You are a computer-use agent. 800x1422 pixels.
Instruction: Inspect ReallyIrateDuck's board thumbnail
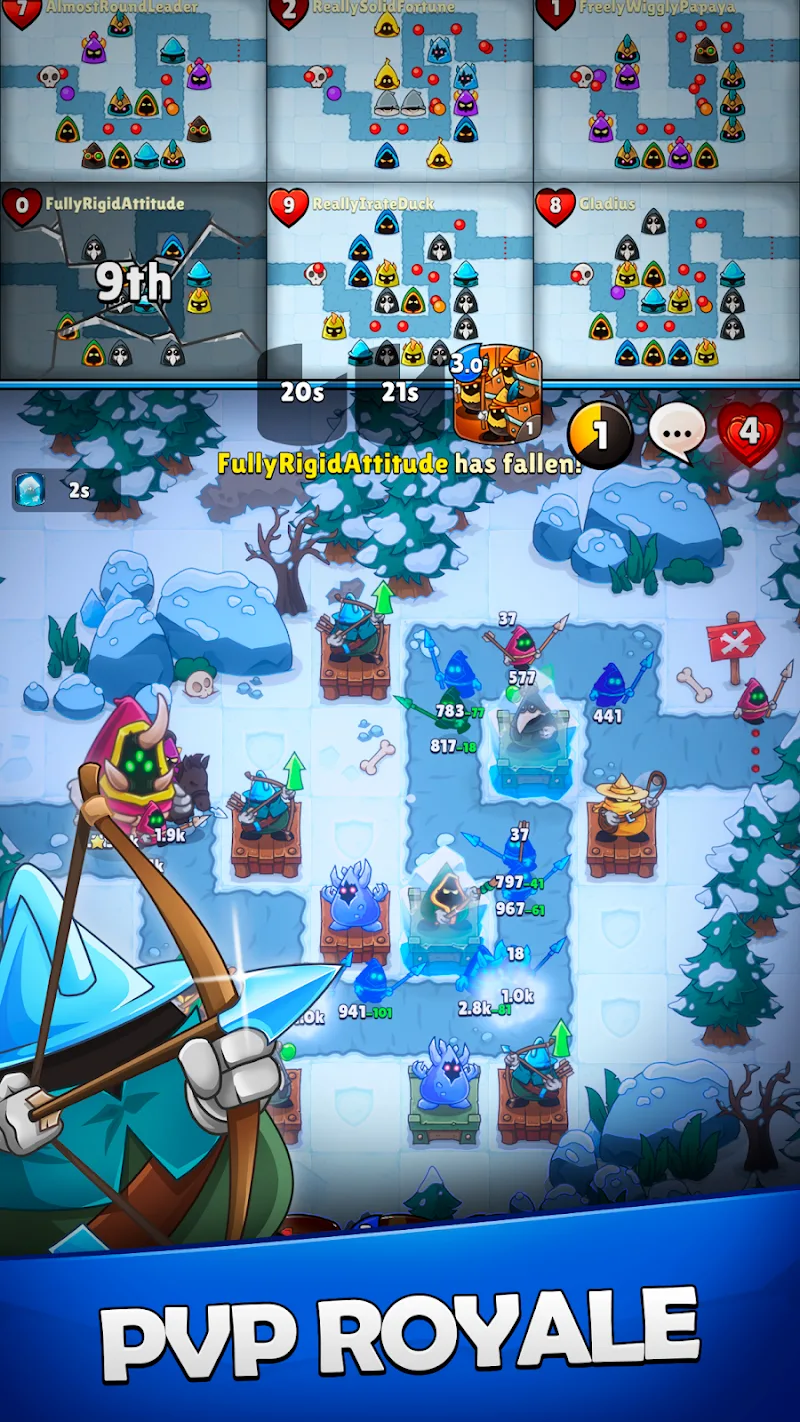pos(400,282)
